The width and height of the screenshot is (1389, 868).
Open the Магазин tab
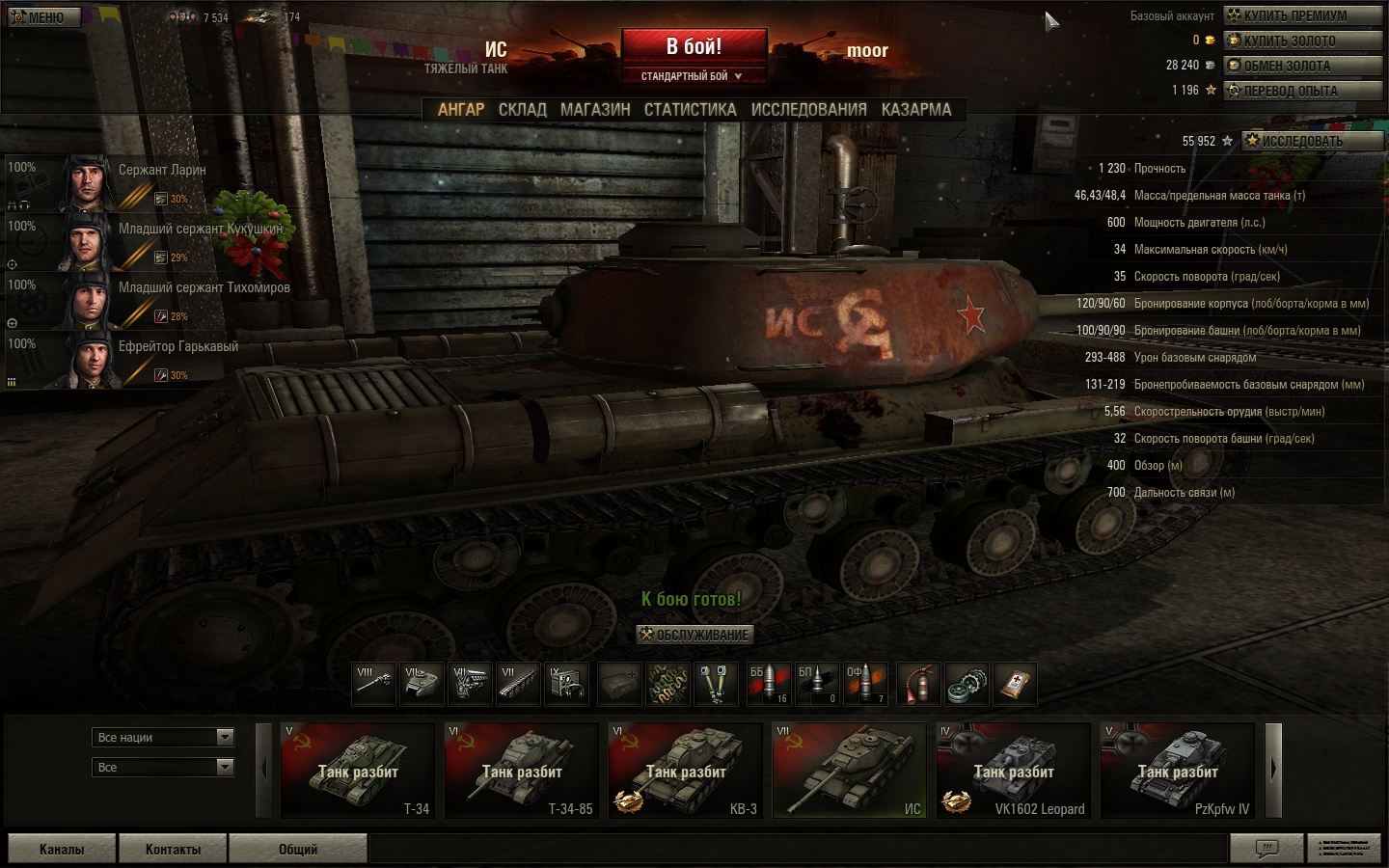tap(595, 110)
